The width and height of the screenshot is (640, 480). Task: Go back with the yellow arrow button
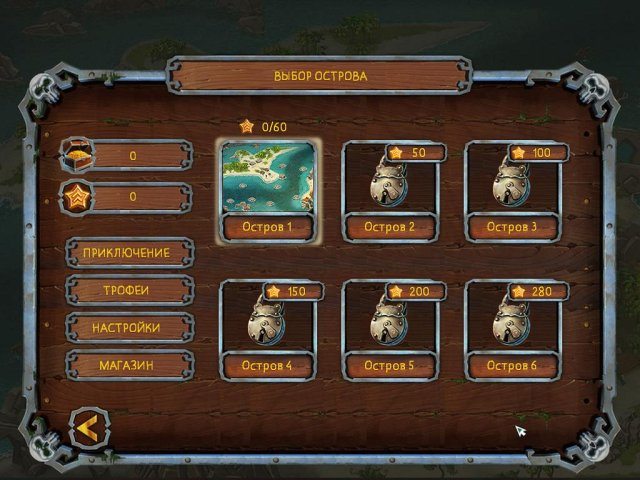click(87, 429)
